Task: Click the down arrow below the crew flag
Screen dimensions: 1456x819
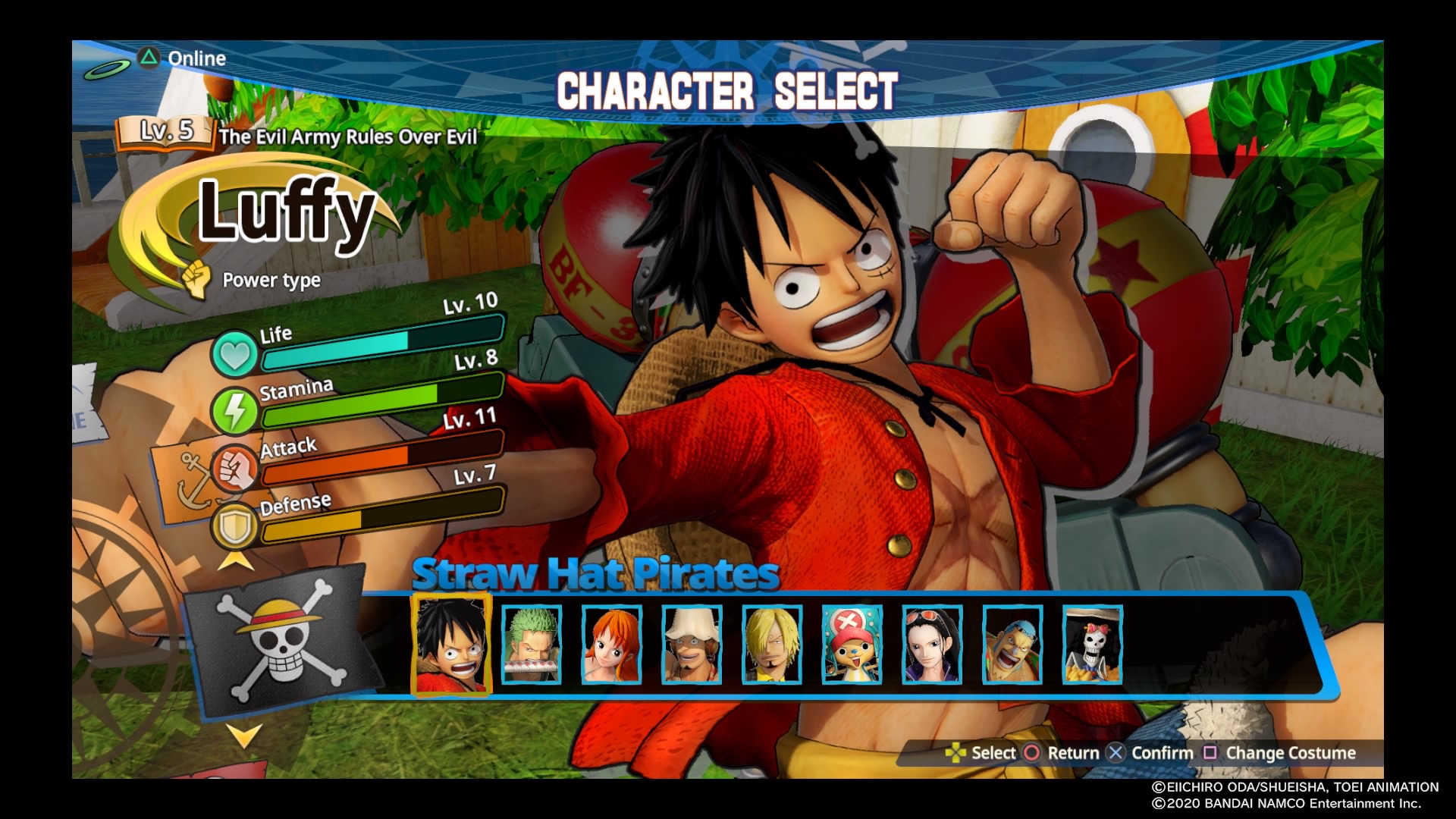Action: point(244,734)
